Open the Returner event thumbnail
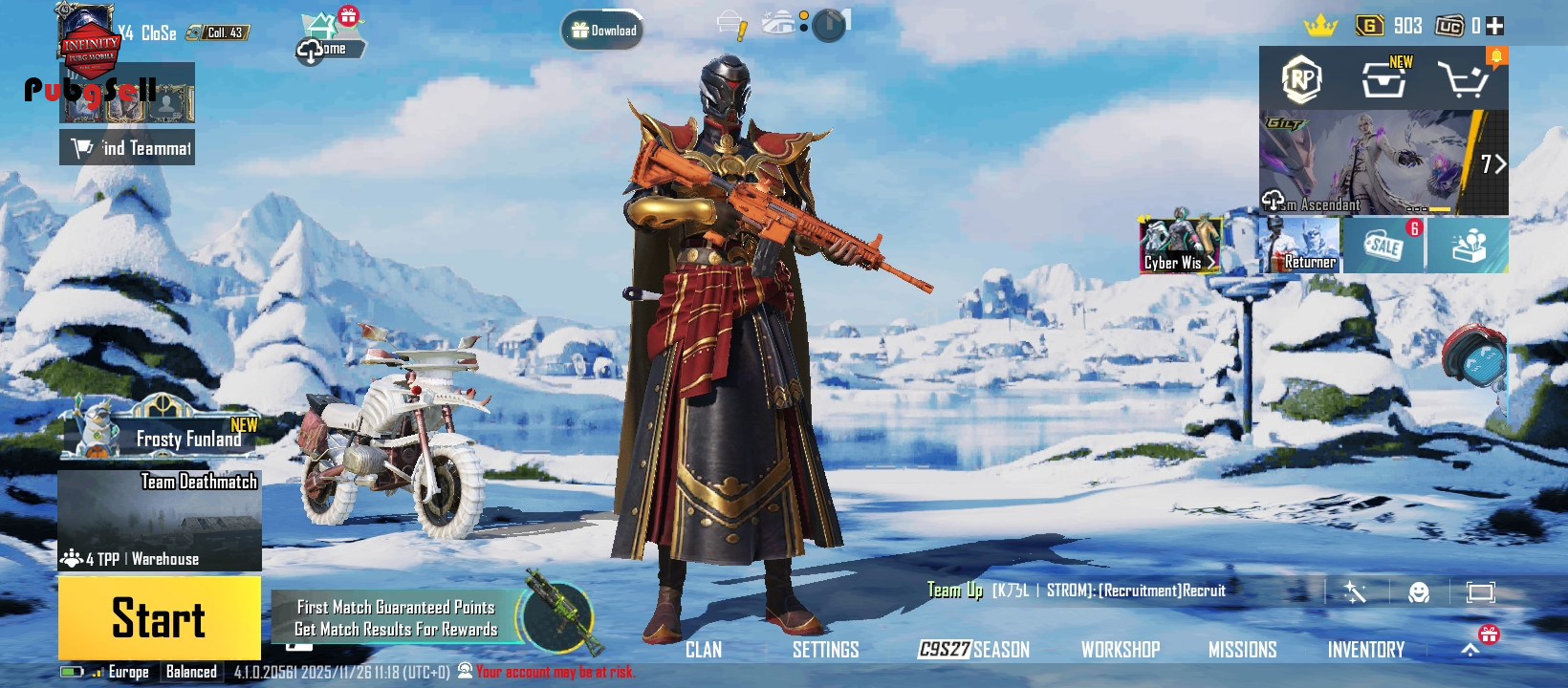Image resolution: width=1568 pixels, height=688 pixels. tap(1300, 246)
